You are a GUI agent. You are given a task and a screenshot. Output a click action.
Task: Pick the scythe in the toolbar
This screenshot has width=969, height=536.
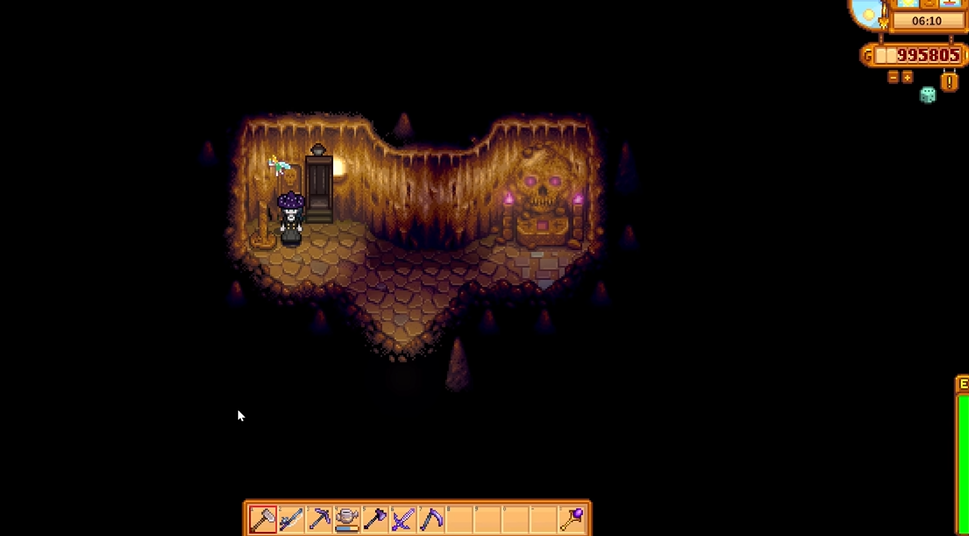(431, 519)
